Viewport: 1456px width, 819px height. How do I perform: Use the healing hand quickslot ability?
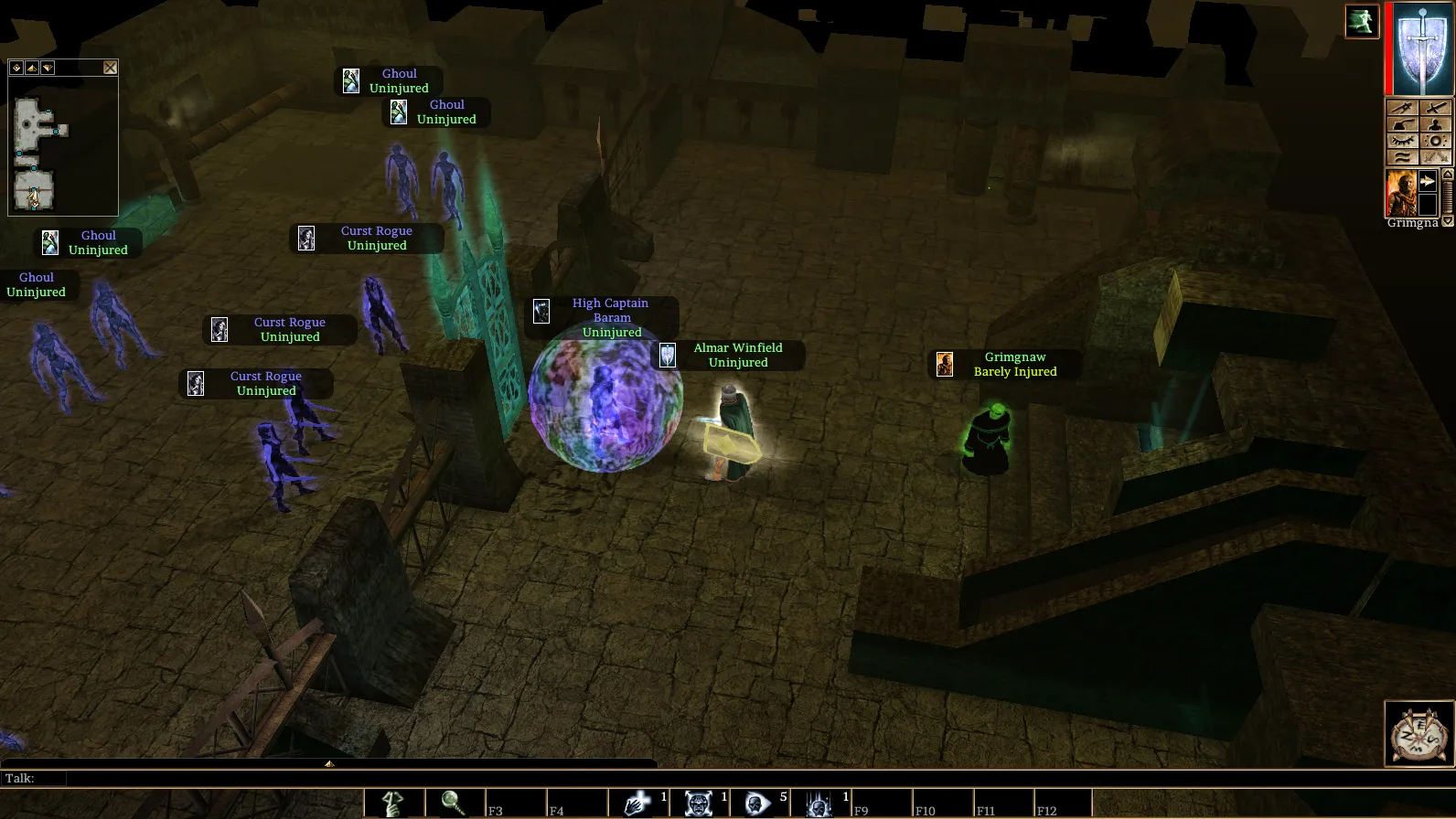637,803
